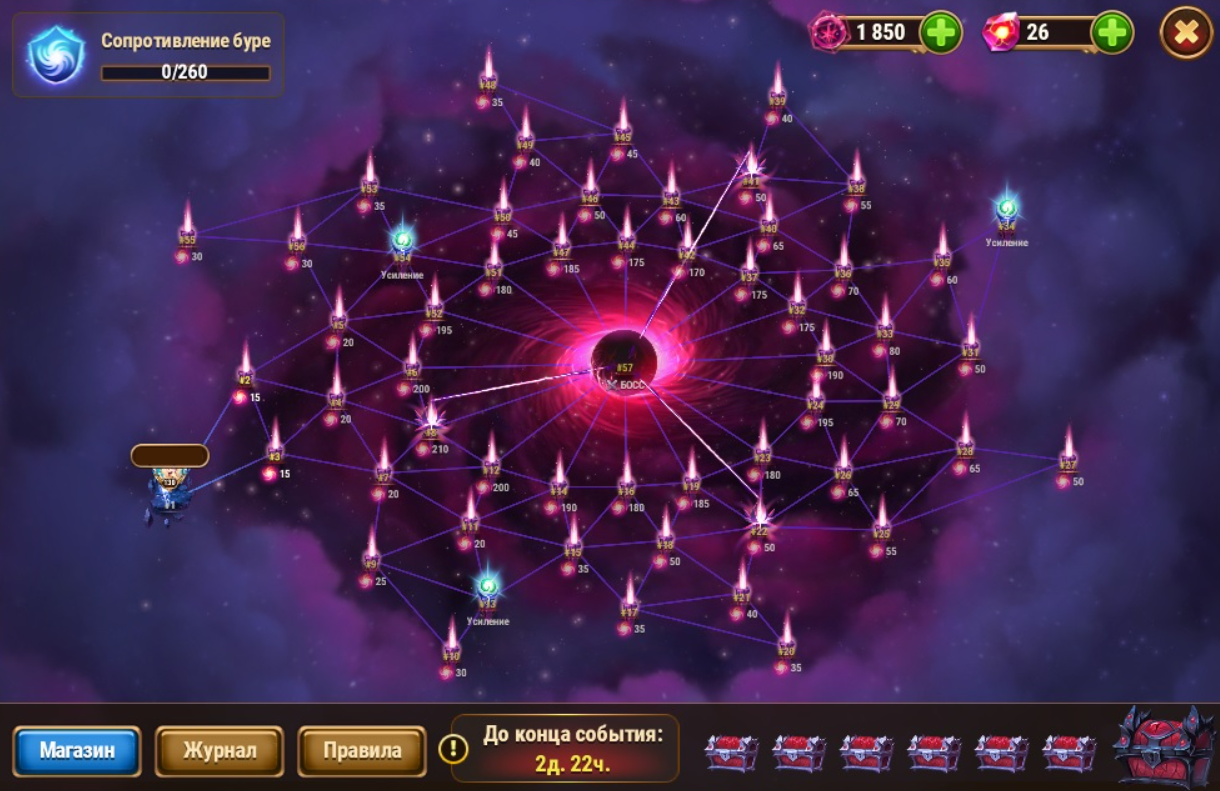
Task: Select the Сопротивление буре shield icon
Action: coord(56,54)
